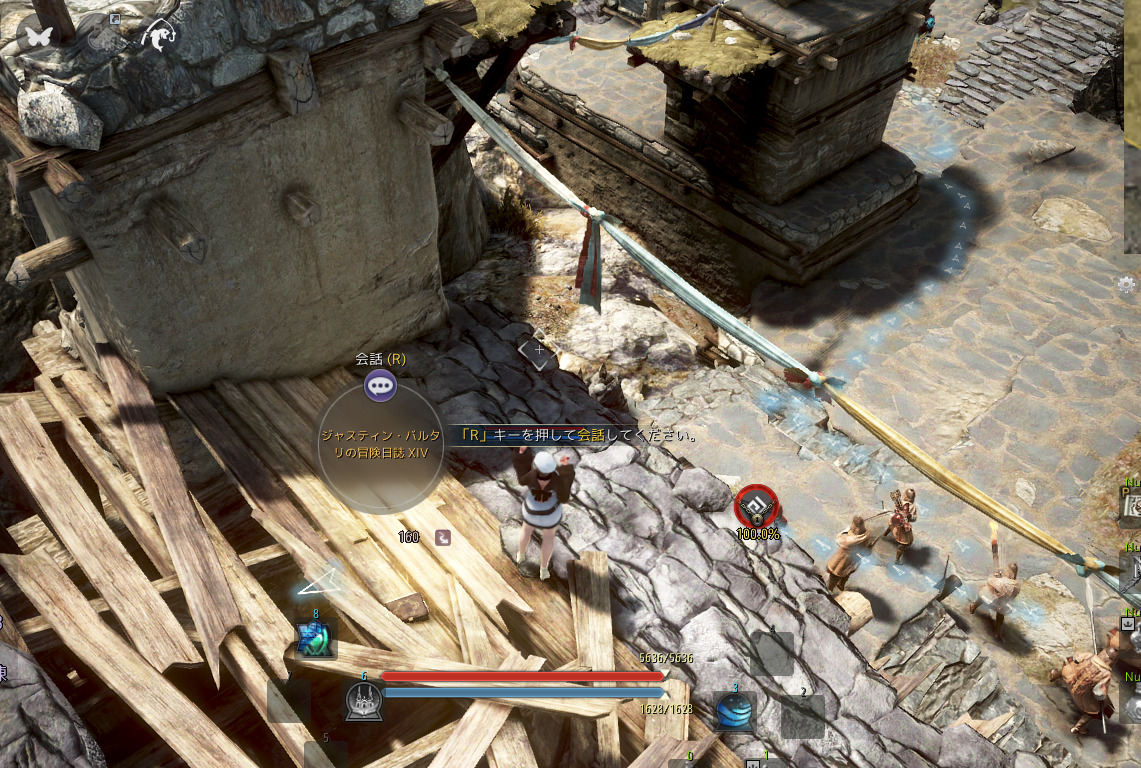This screenshot has width=1141, height=768.
Task: Click the white butterfly icon
Action: click(x=40, y=35)
